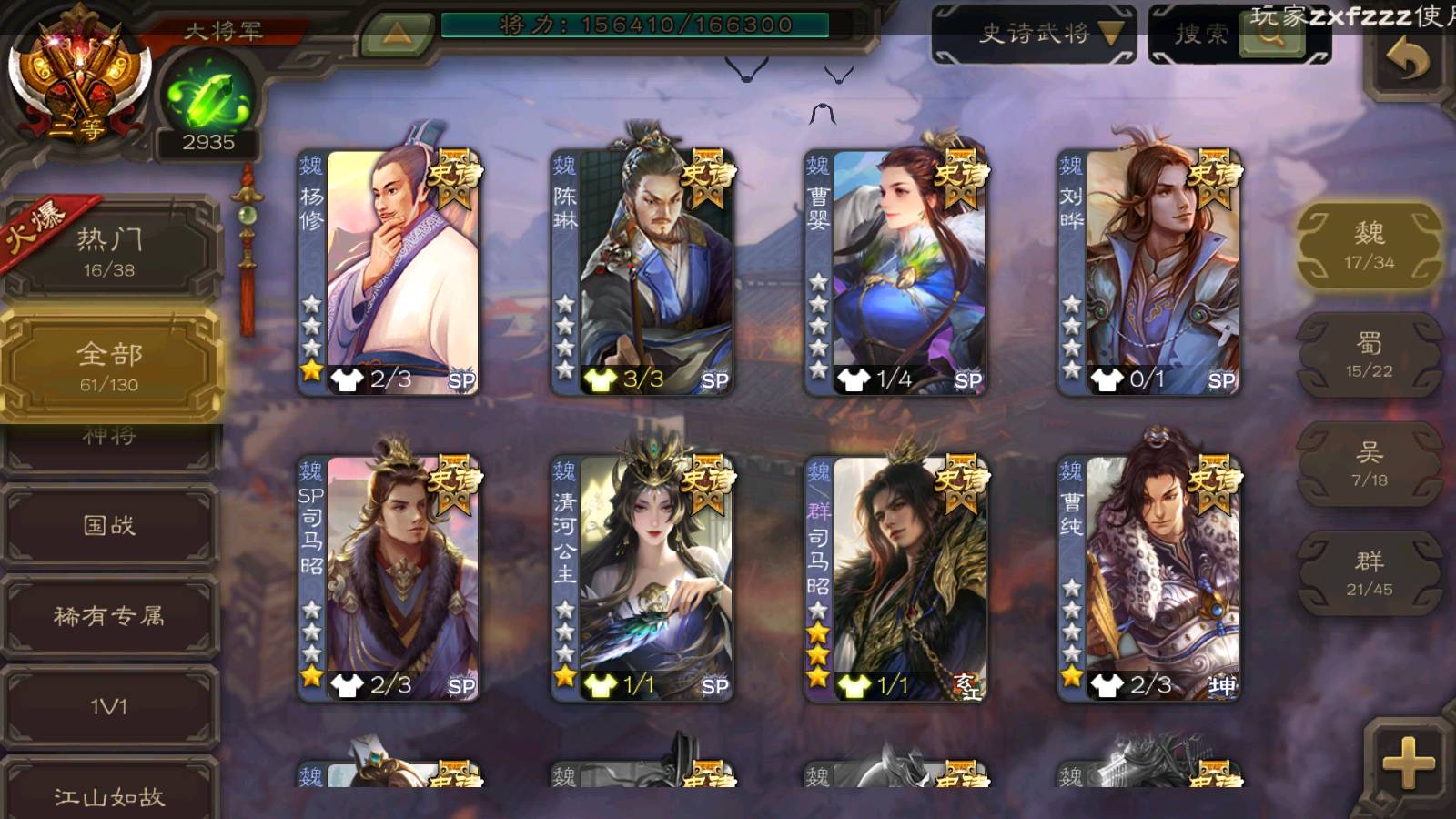Filter generals by 群 faction
Image resolution: width=1456 pixels, height=819 pixels.
(x=1369, y=573)
